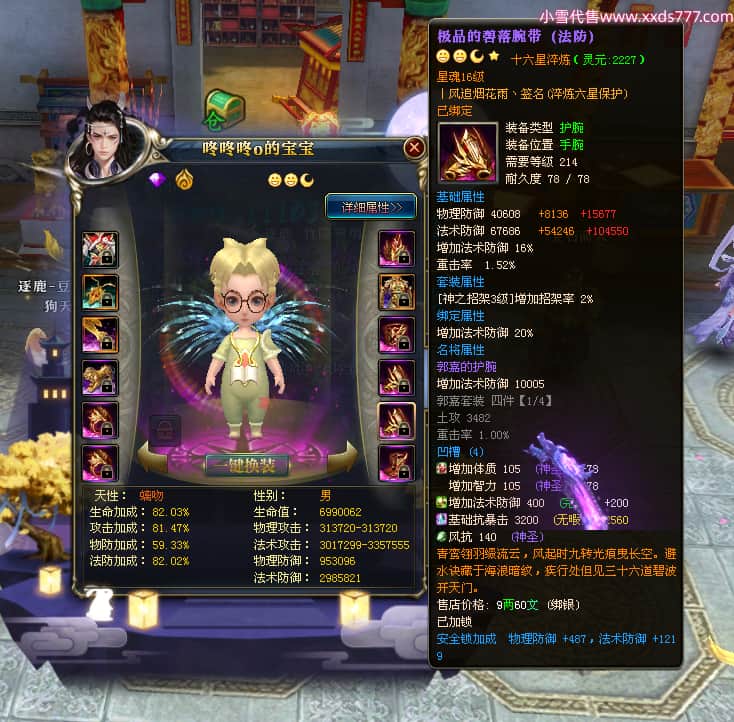Click the purple gem icon
This screenshot has width=734, height=722.
coord(156,180)
